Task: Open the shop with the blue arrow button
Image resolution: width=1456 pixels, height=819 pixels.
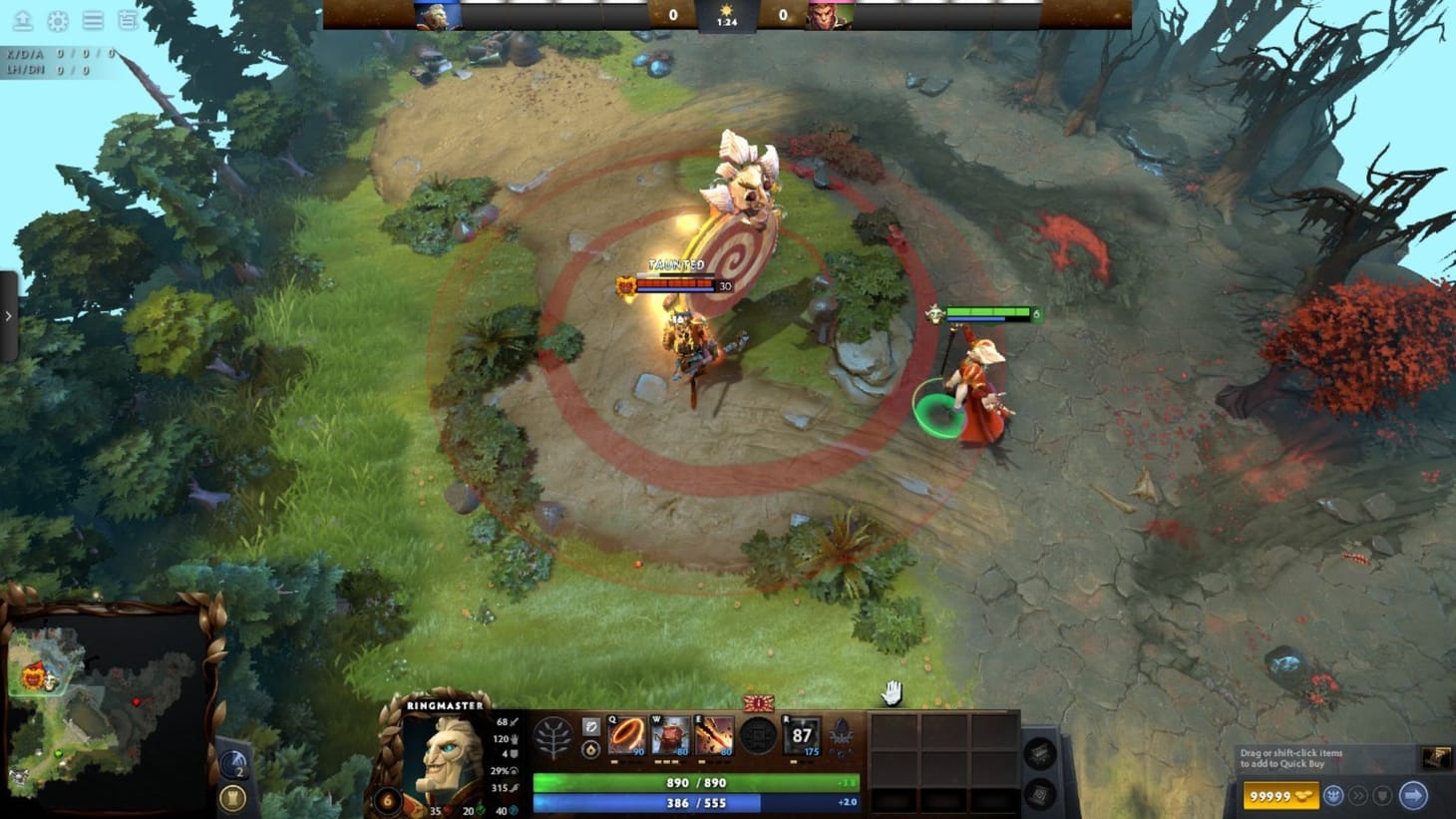Action: click(x=1413, y=795)
